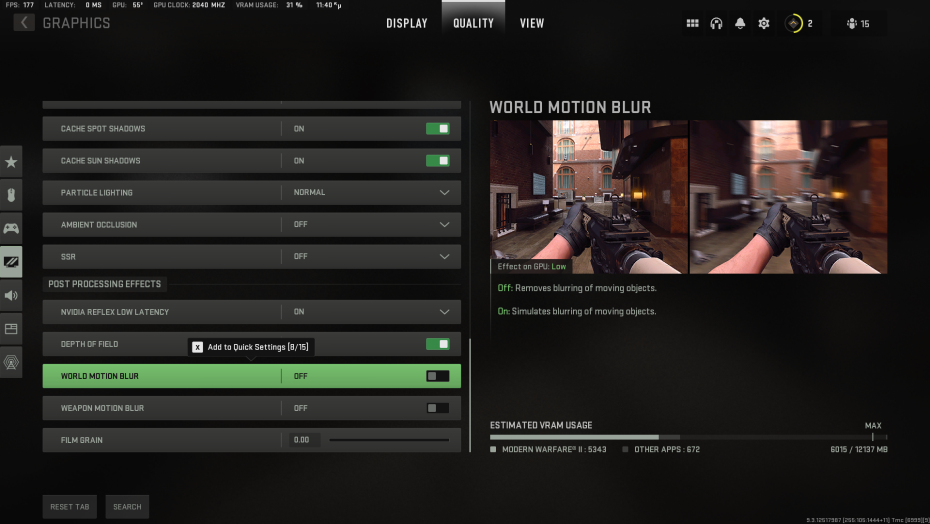Select the controller settings category

(x=11, y=228)
